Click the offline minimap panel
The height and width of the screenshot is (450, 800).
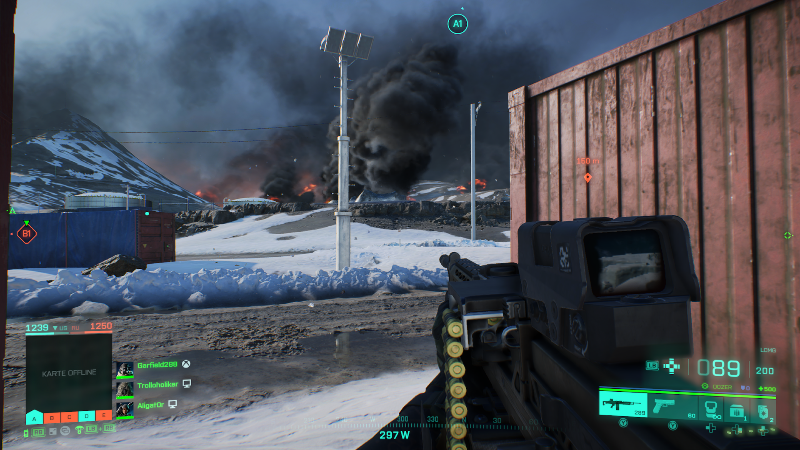pos(69,371)
